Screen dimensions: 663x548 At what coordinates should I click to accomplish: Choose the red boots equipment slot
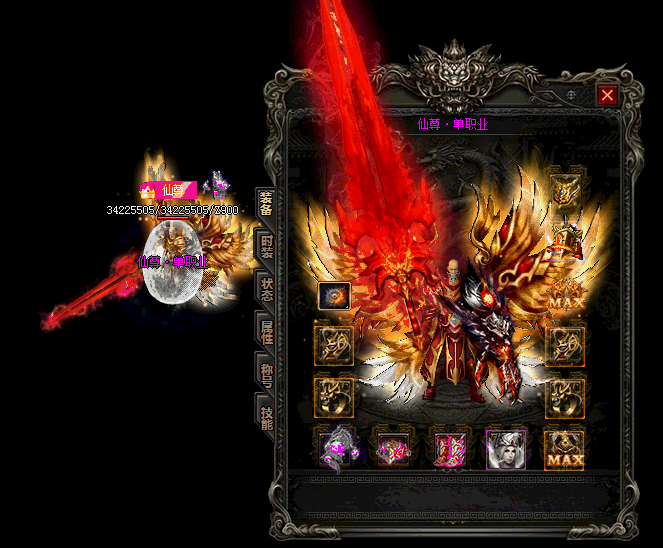click(448, 448)
